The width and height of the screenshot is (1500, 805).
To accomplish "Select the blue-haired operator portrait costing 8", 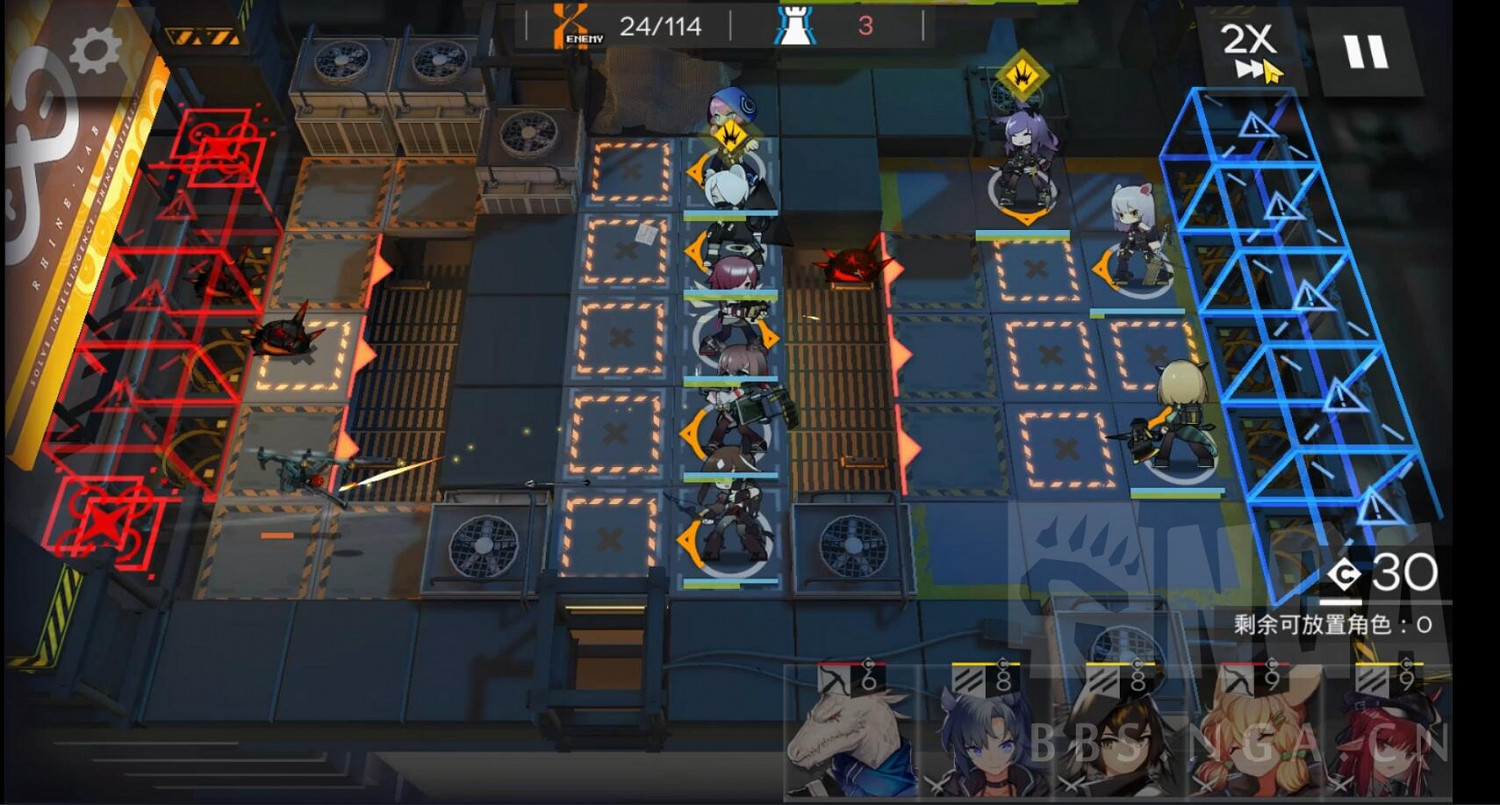I will pos(985,735).
